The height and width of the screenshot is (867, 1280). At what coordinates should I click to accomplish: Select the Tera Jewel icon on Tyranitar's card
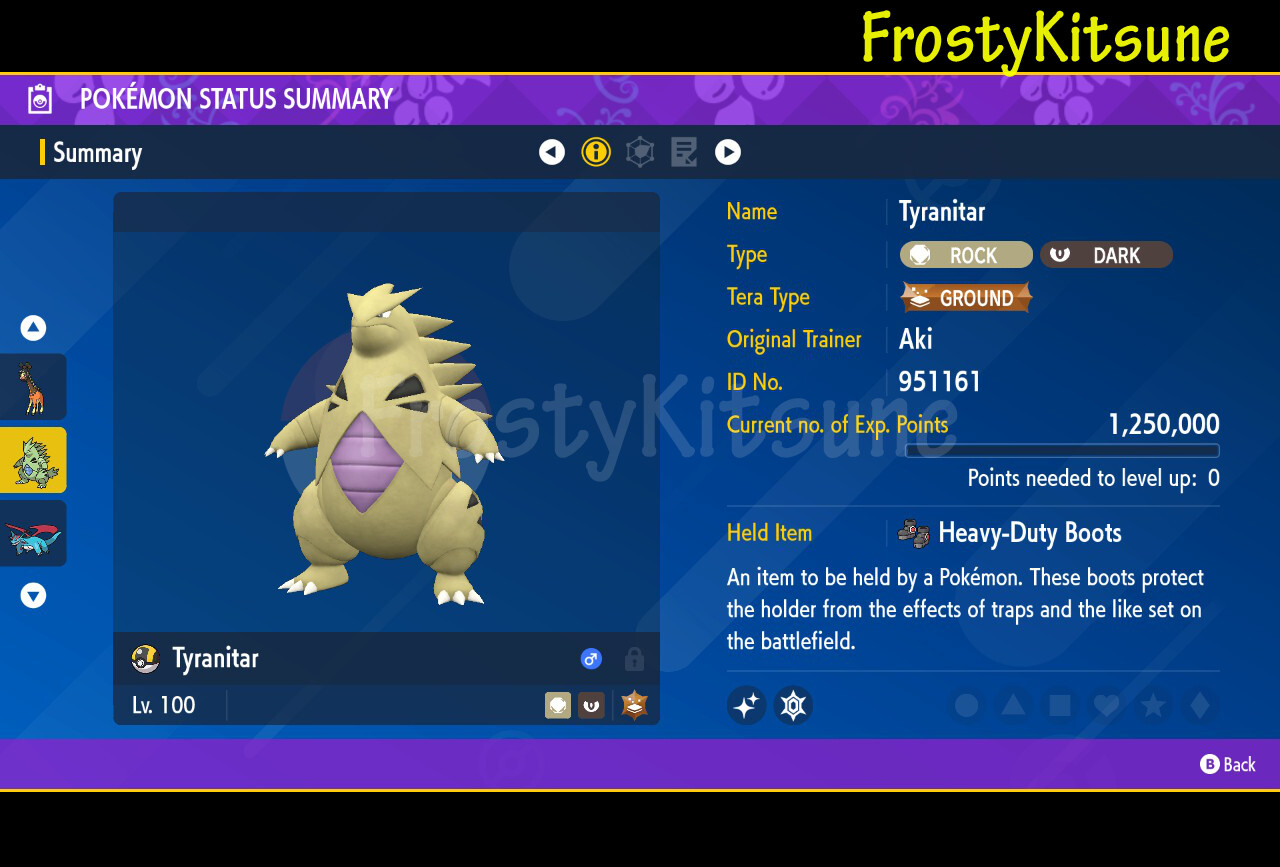(x=634, y=705)
